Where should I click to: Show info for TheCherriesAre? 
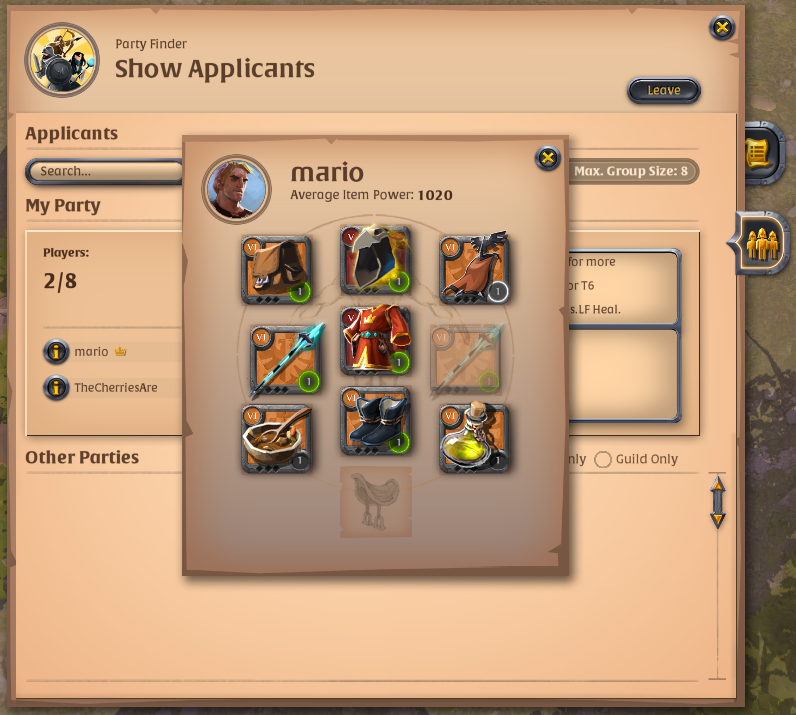tap(56, 387)
